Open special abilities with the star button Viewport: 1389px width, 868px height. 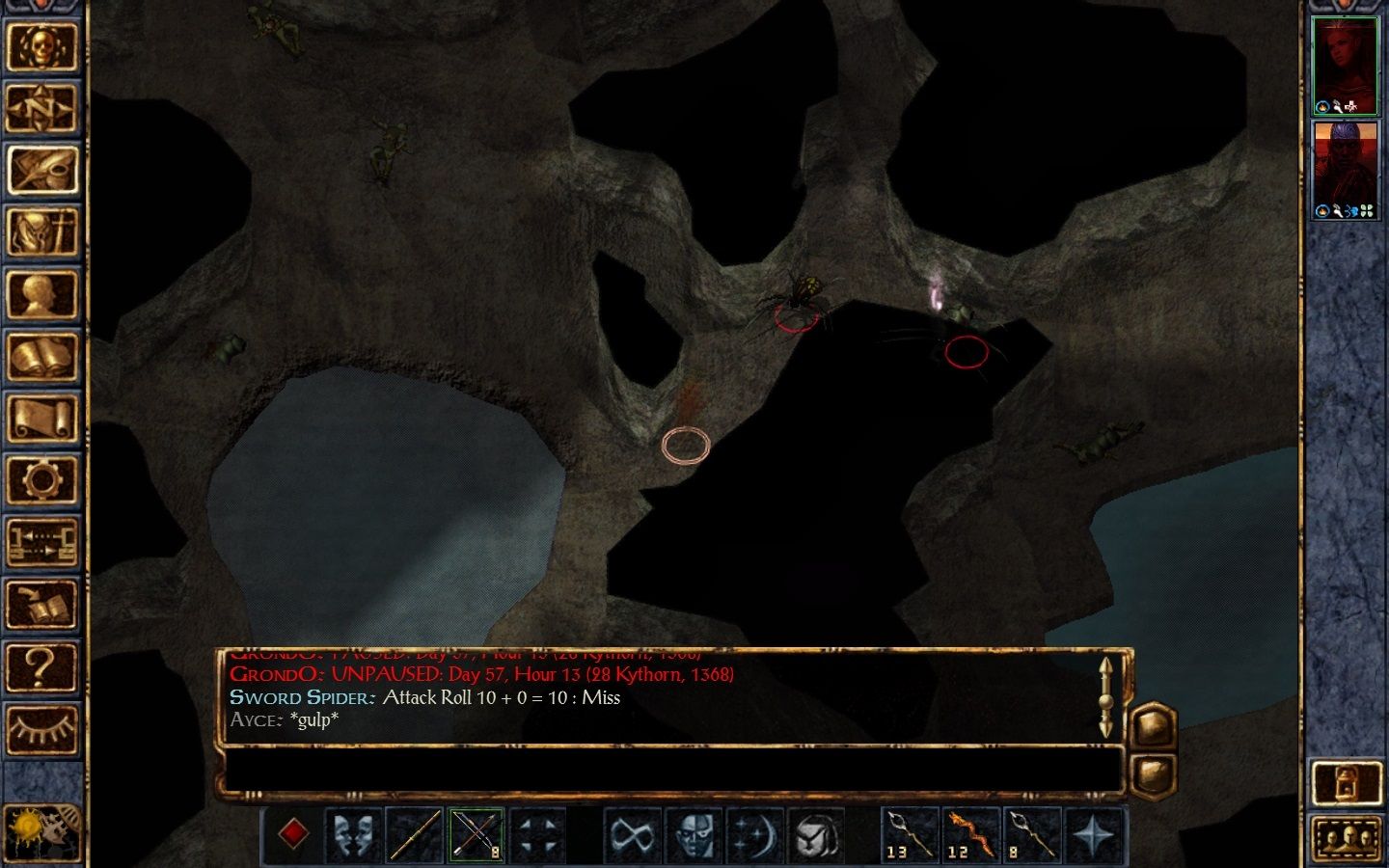pos(1093,834)
